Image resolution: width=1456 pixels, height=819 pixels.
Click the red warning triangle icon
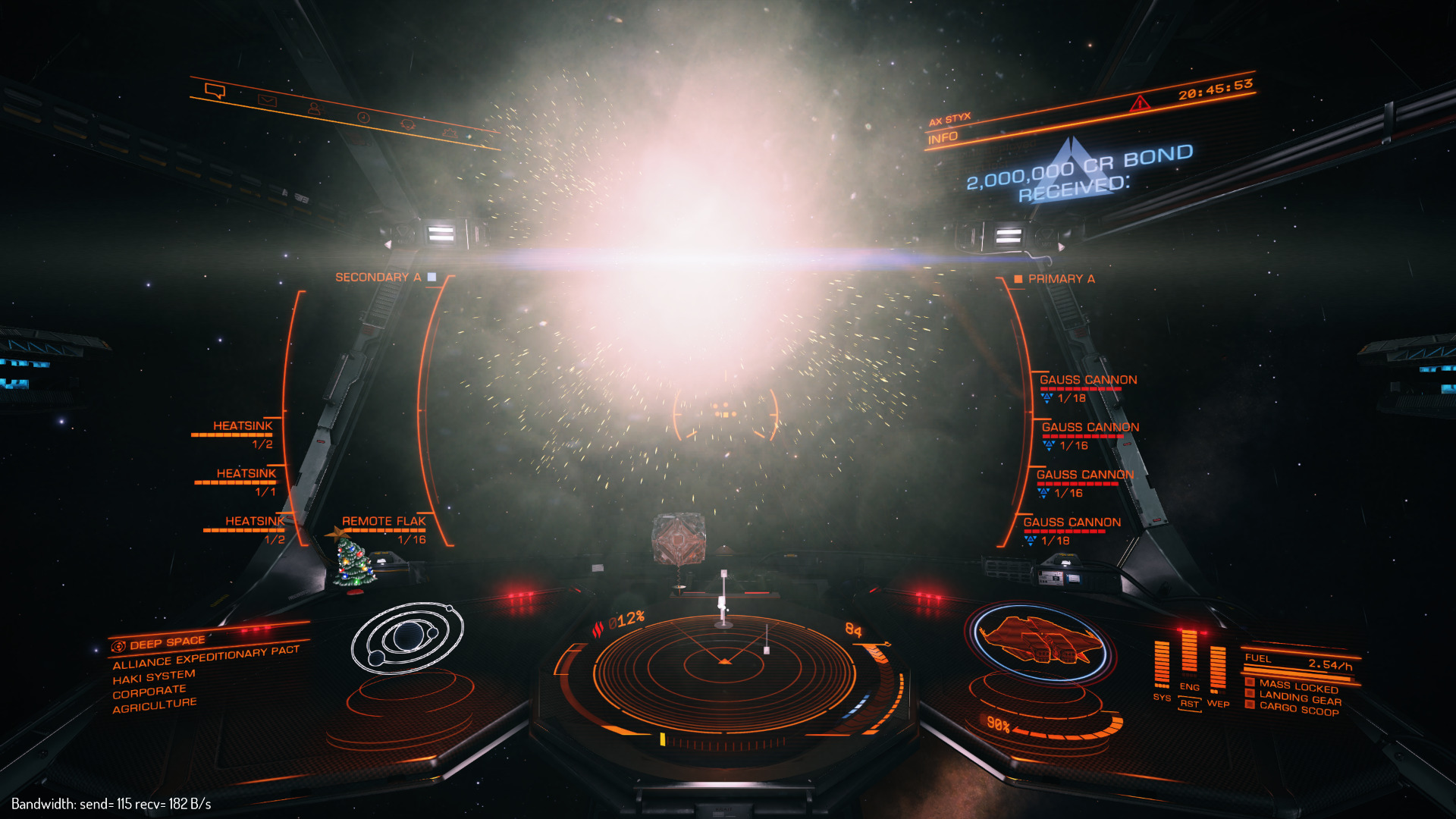pos(1139,103)
